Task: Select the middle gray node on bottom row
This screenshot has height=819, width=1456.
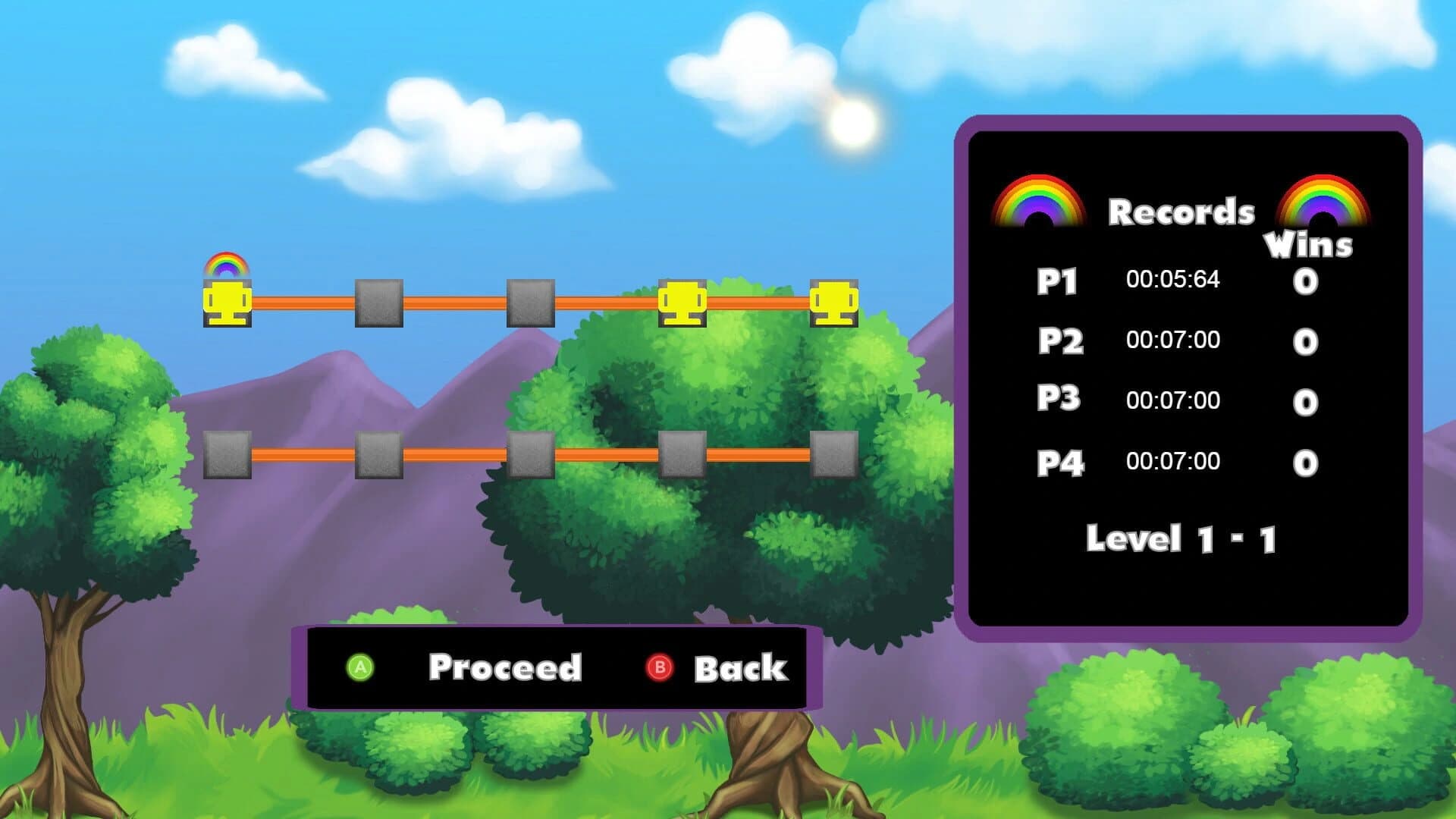Action: pos(531,456)
